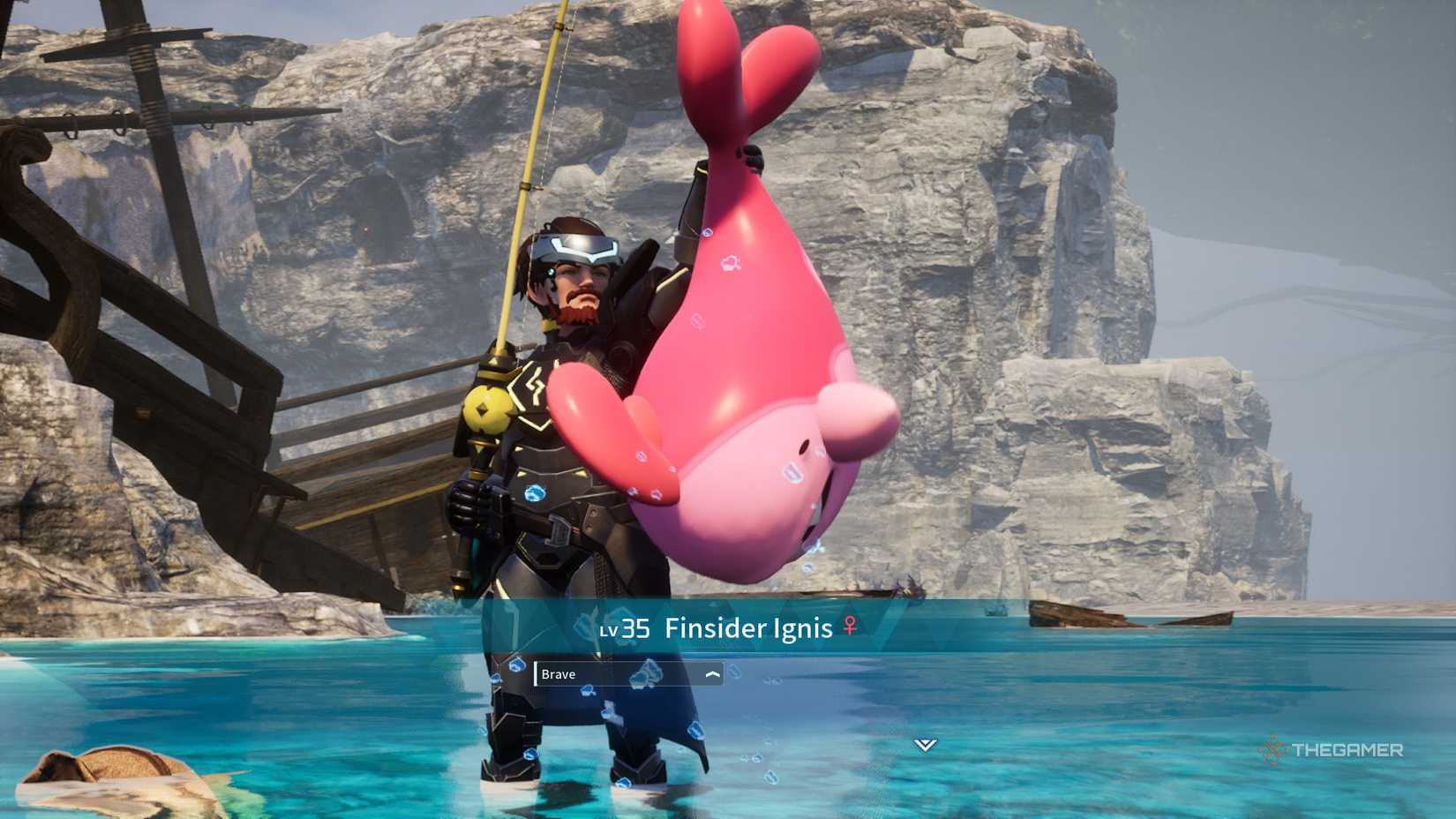Image resolution: width=1456 pixels, height=819 pixels.
Task: Click the downward arrow indicator below the nameplate
Action: pos(924,744)
